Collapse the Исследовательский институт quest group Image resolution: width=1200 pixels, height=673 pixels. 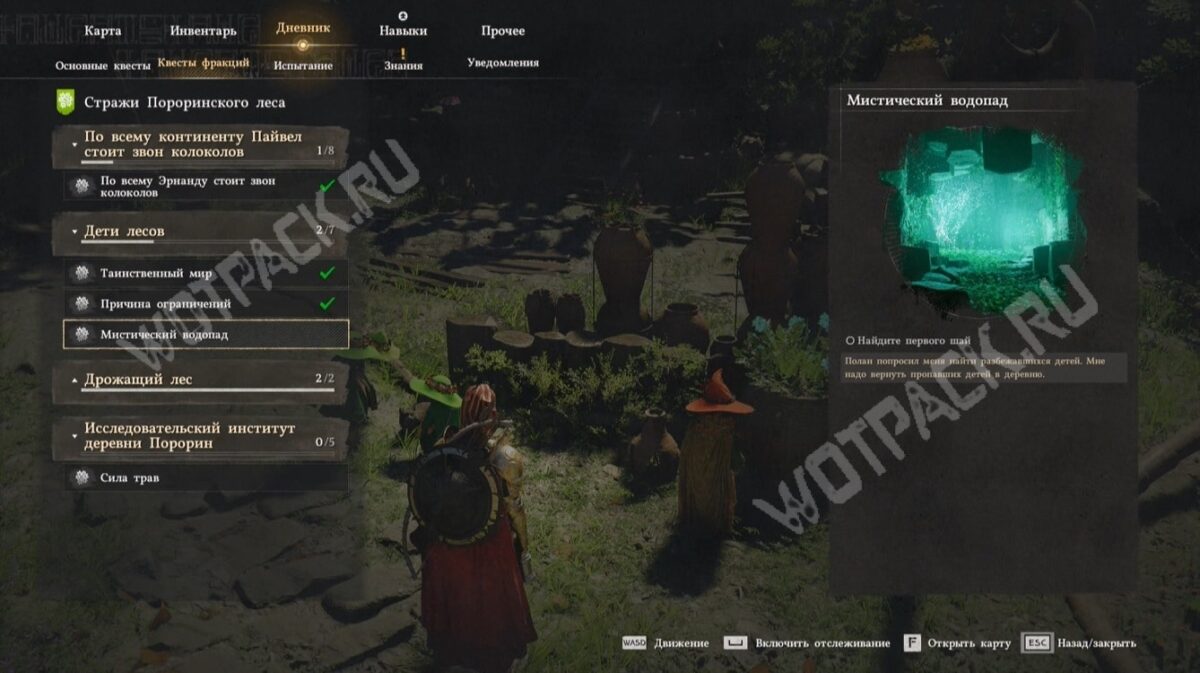pos(200,436)
